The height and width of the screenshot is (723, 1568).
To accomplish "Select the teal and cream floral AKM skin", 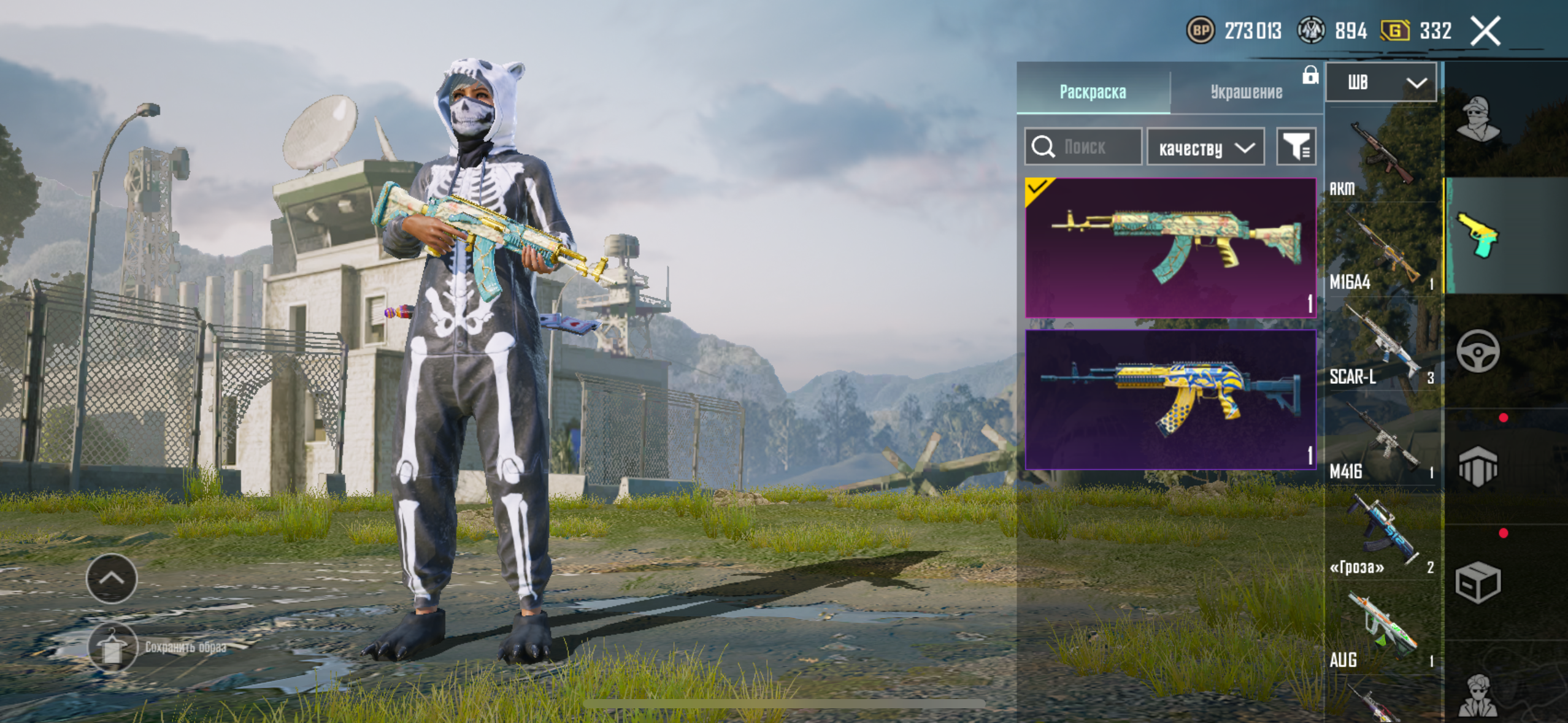I will [1170, 248].
